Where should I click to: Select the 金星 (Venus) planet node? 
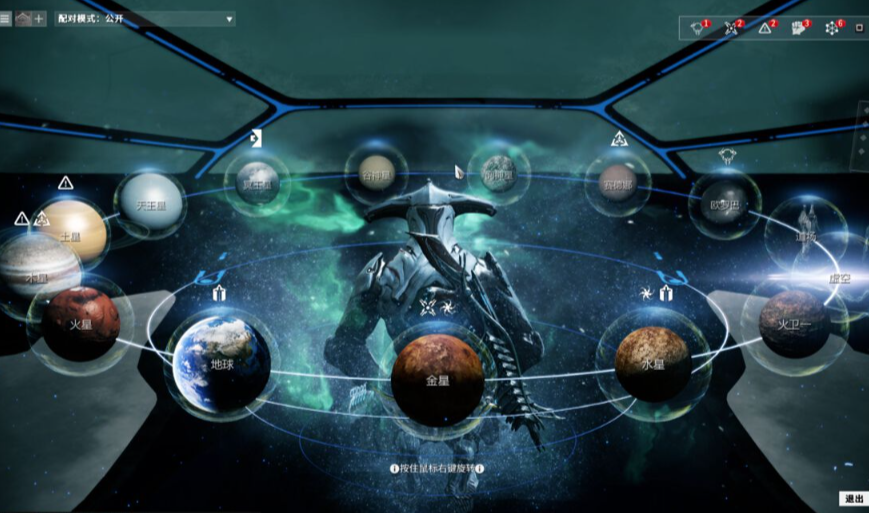(437, 377)
